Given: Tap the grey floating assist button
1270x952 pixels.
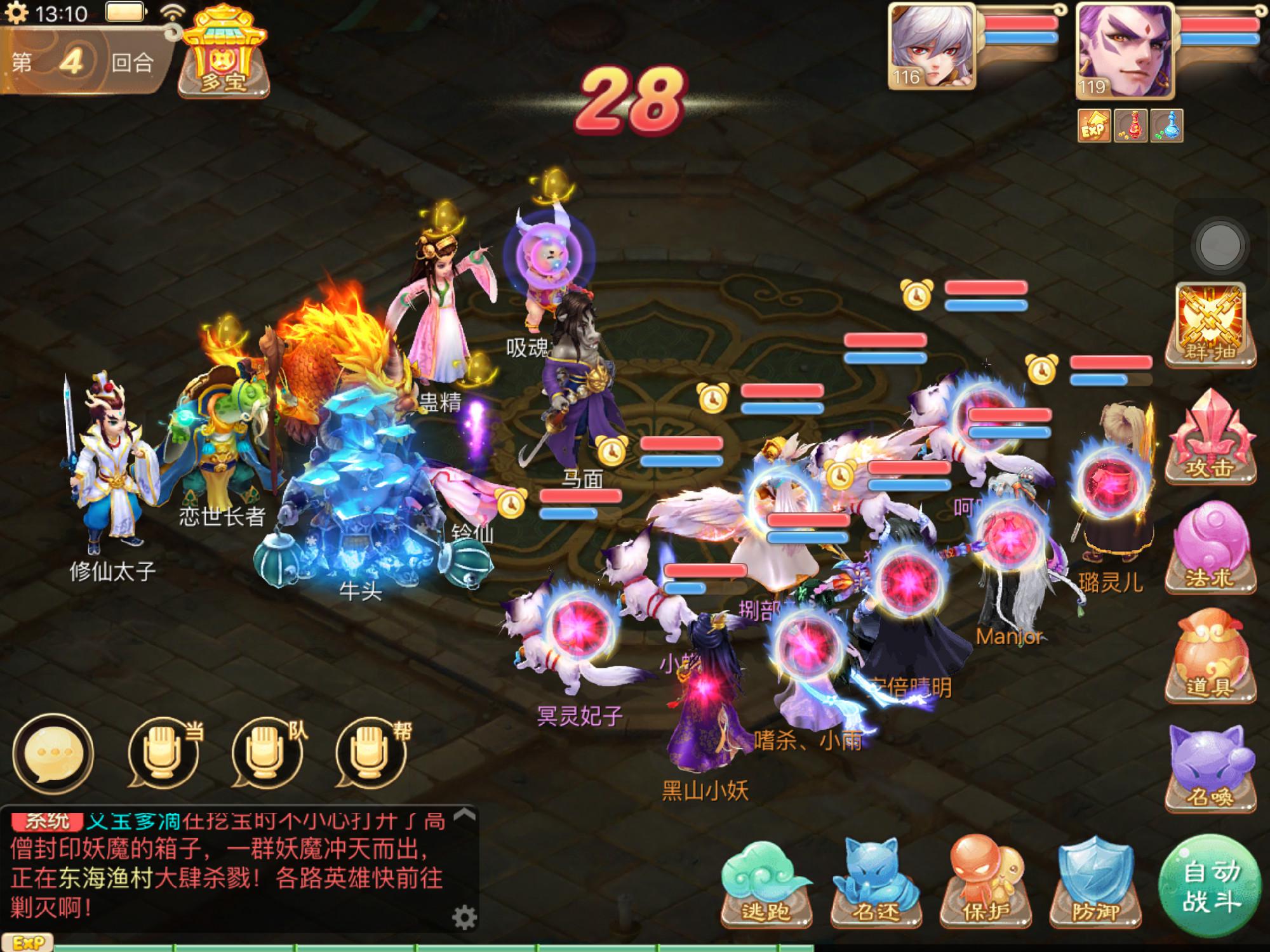Looking at the screenshot, I should tap(1219, 245).
